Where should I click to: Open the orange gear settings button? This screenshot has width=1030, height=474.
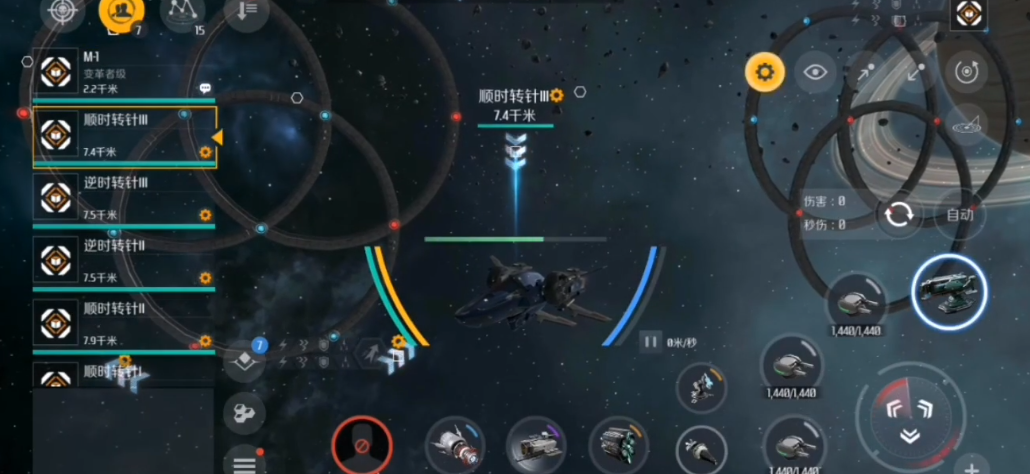tap(765, 72)
